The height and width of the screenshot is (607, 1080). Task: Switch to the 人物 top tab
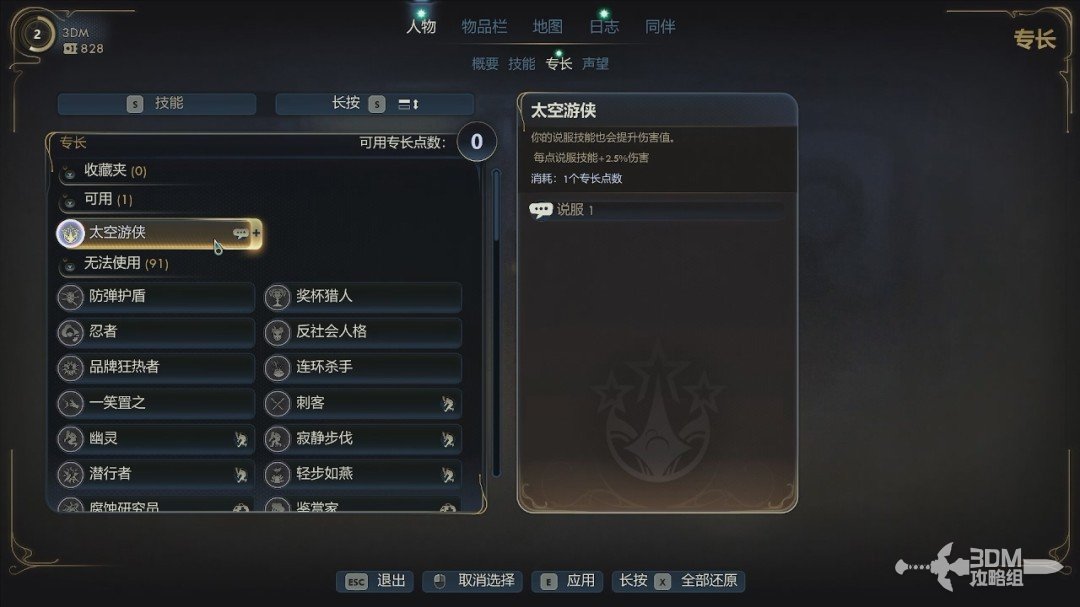[421, 27]
